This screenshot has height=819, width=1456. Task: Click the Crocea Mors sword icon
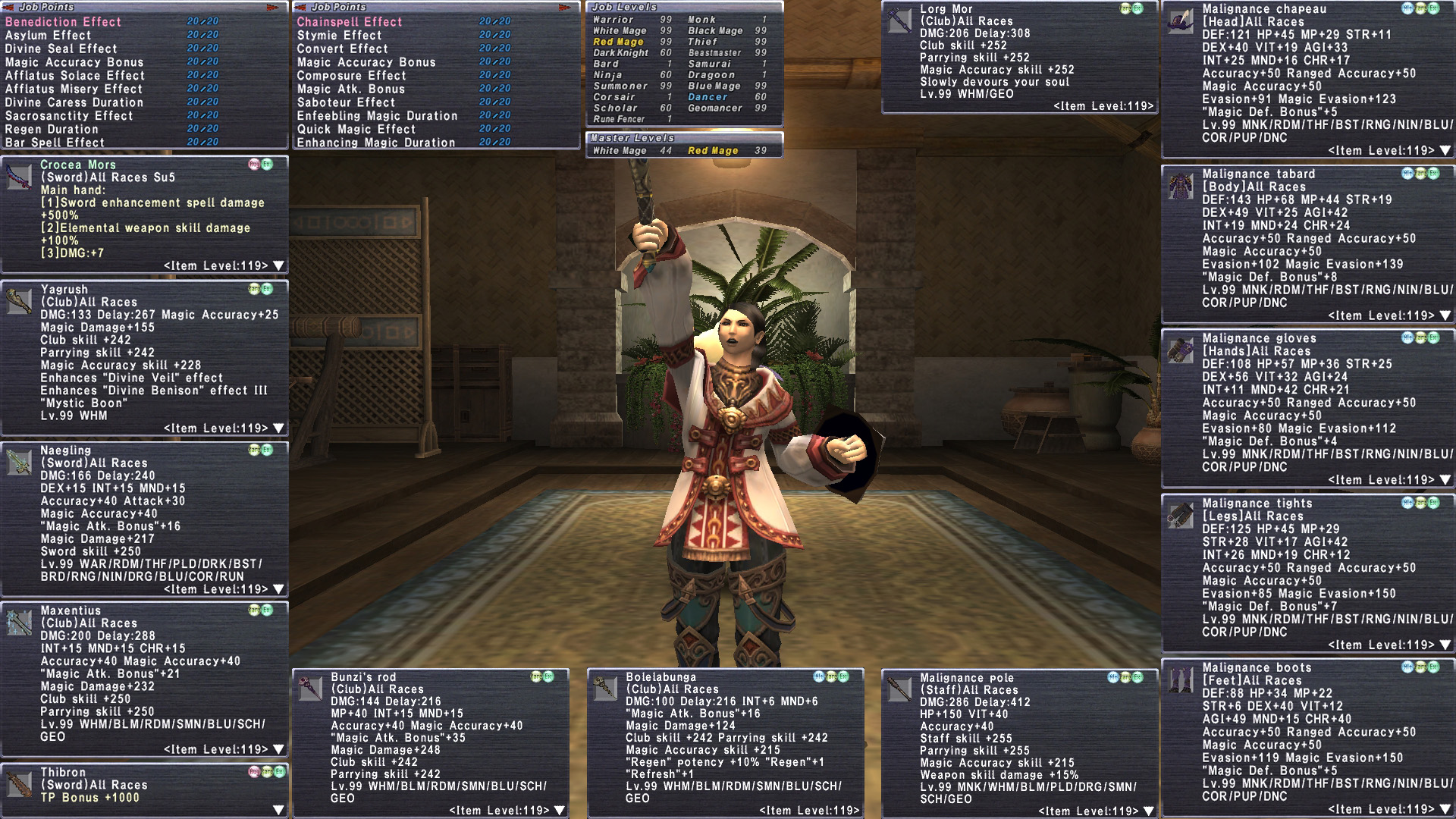pyautogui.click(x=19, y=177)
